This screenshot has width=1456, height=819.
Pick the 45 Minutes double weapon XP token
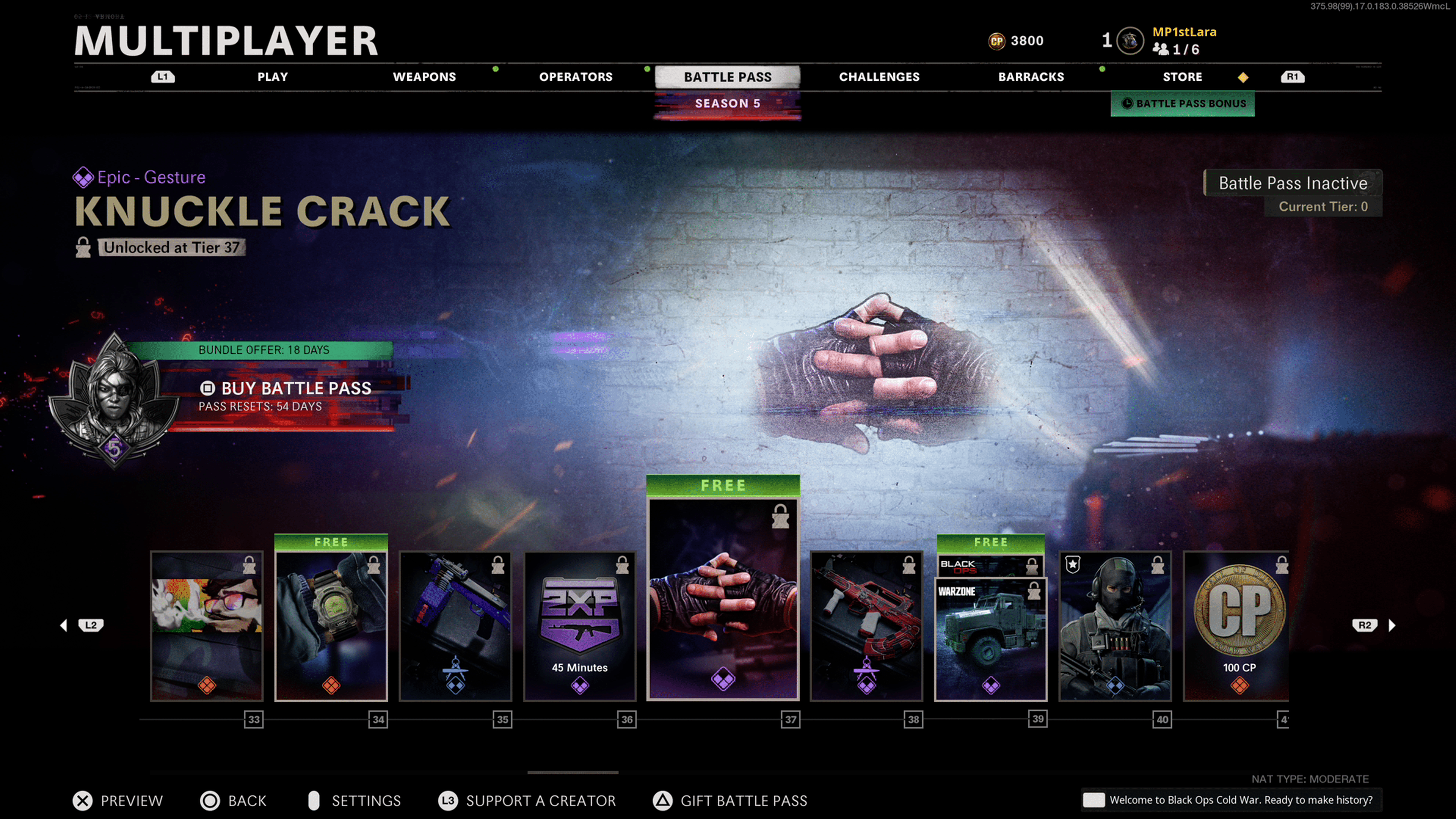580,626
